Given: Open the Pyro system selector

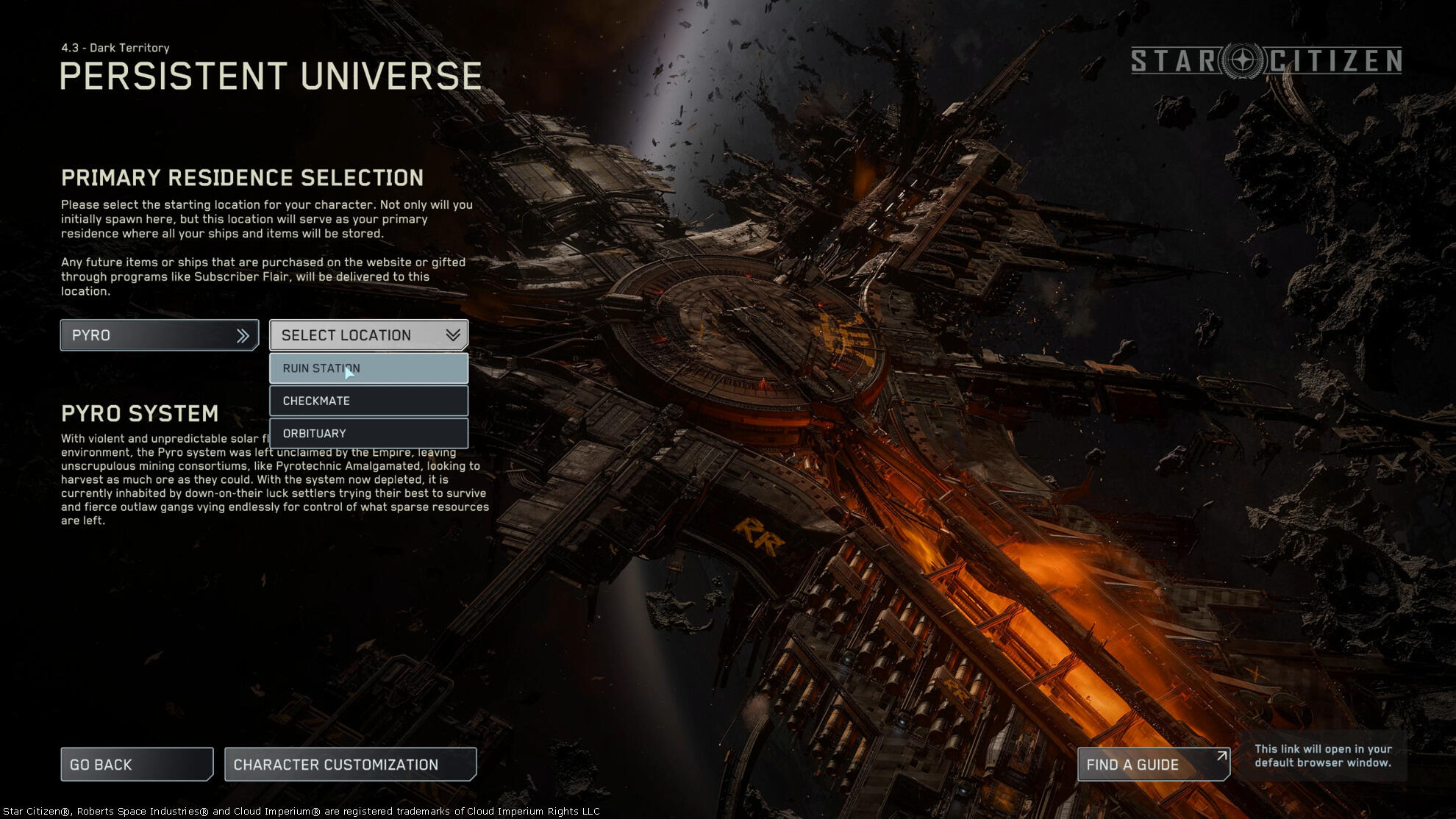Looking at the screenshot, I should (159, 335).
